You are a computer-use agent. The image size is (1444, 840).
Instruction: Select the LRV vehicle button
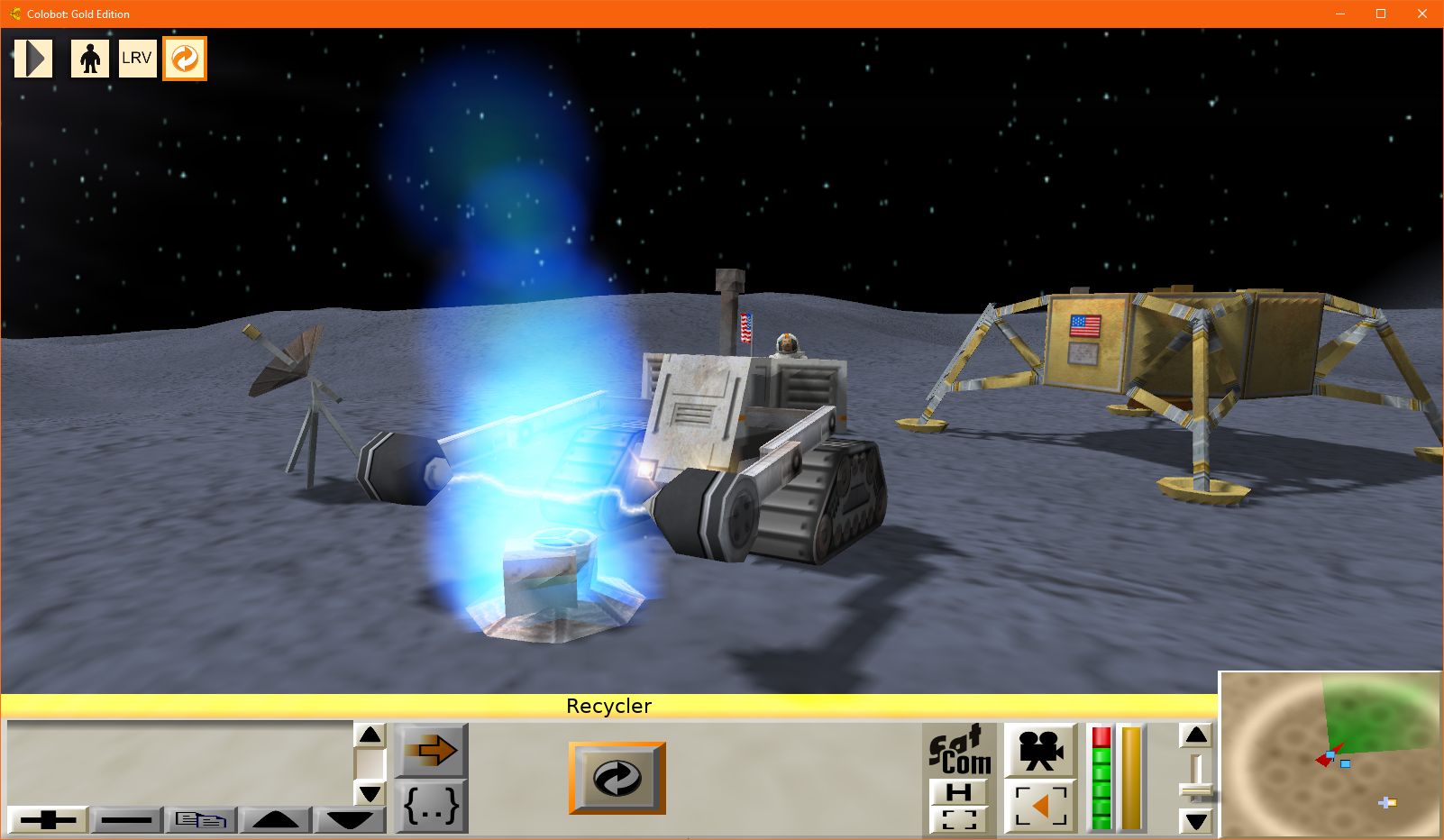point(137,57)
